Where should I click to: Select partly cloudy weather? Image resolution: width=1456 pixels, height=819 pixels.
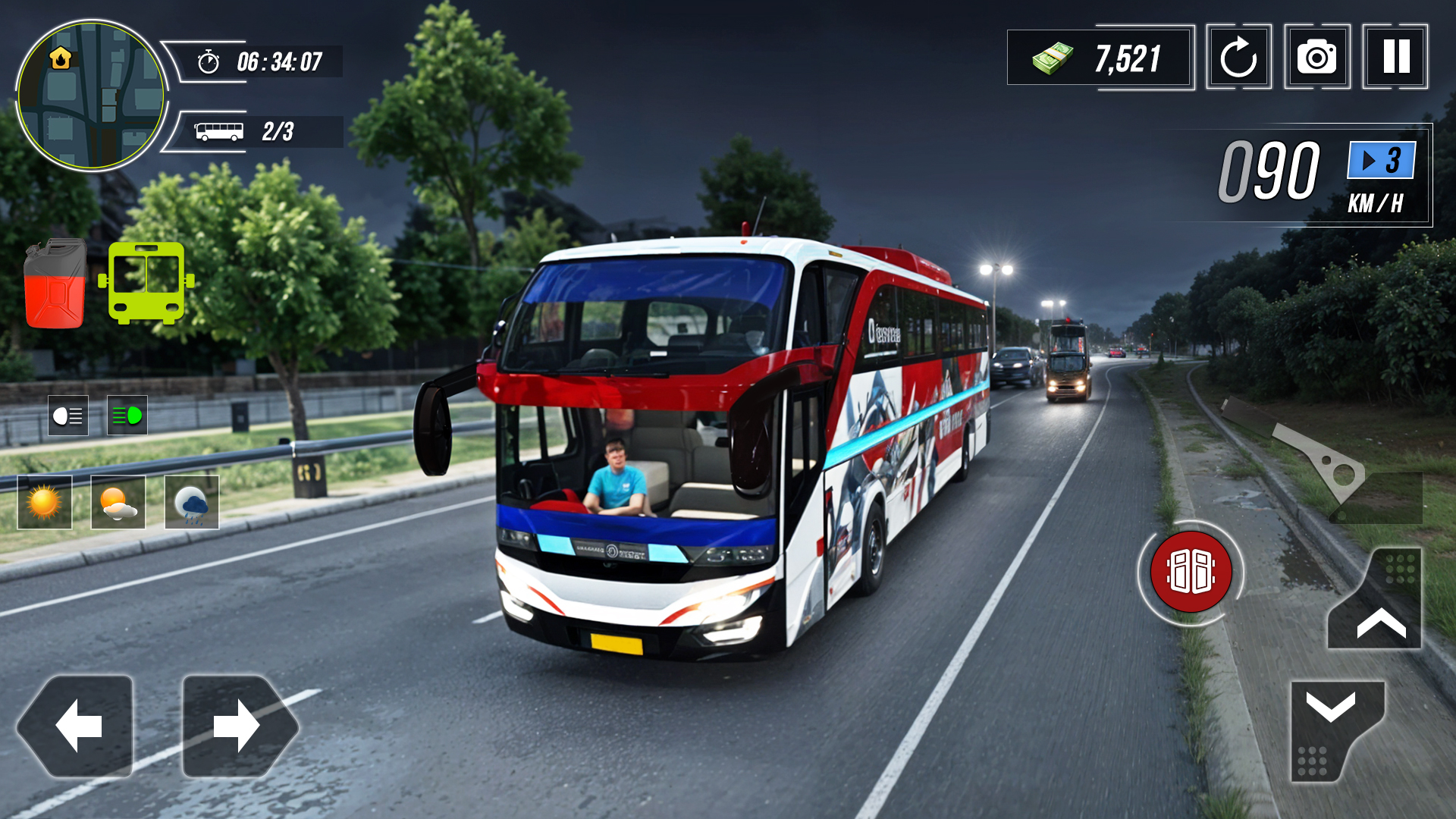[x=118, y=502]
